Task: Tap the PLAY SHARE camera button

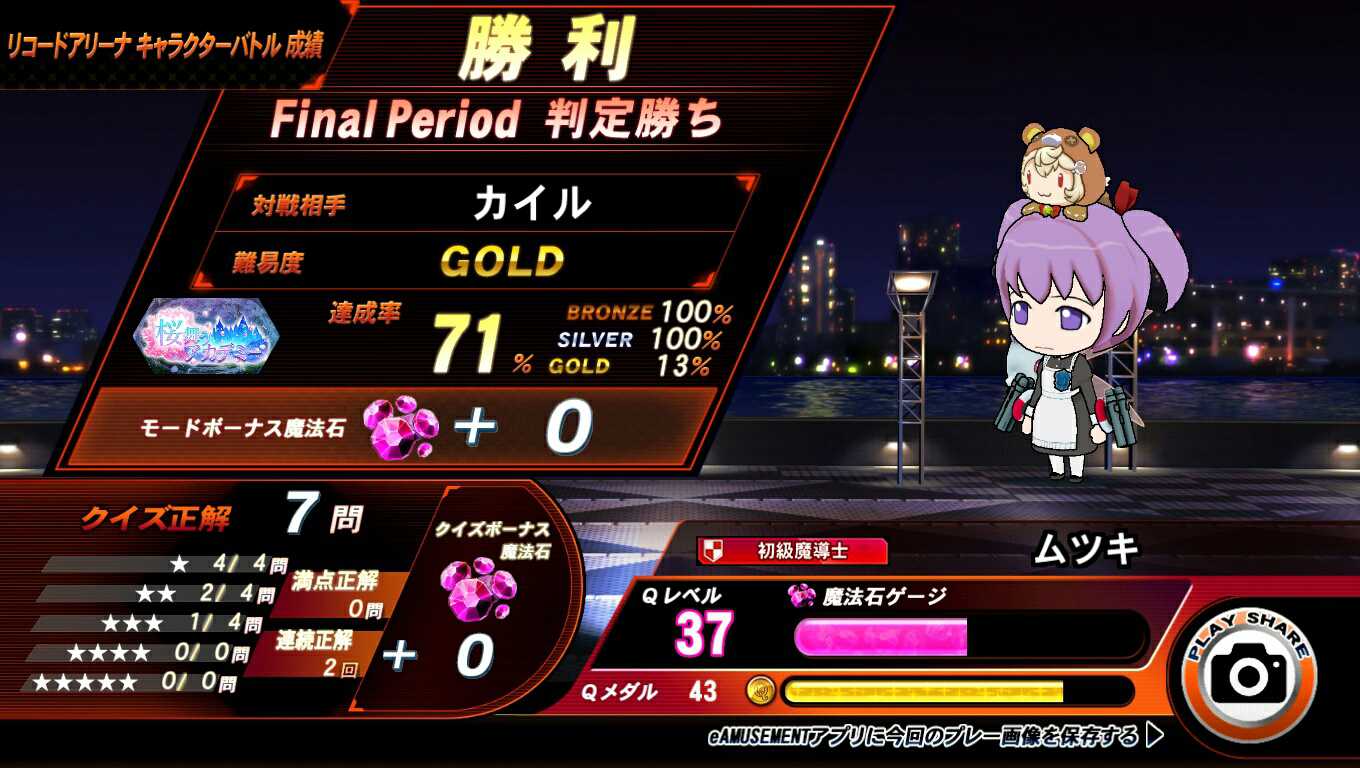Action: (1248, 672)
